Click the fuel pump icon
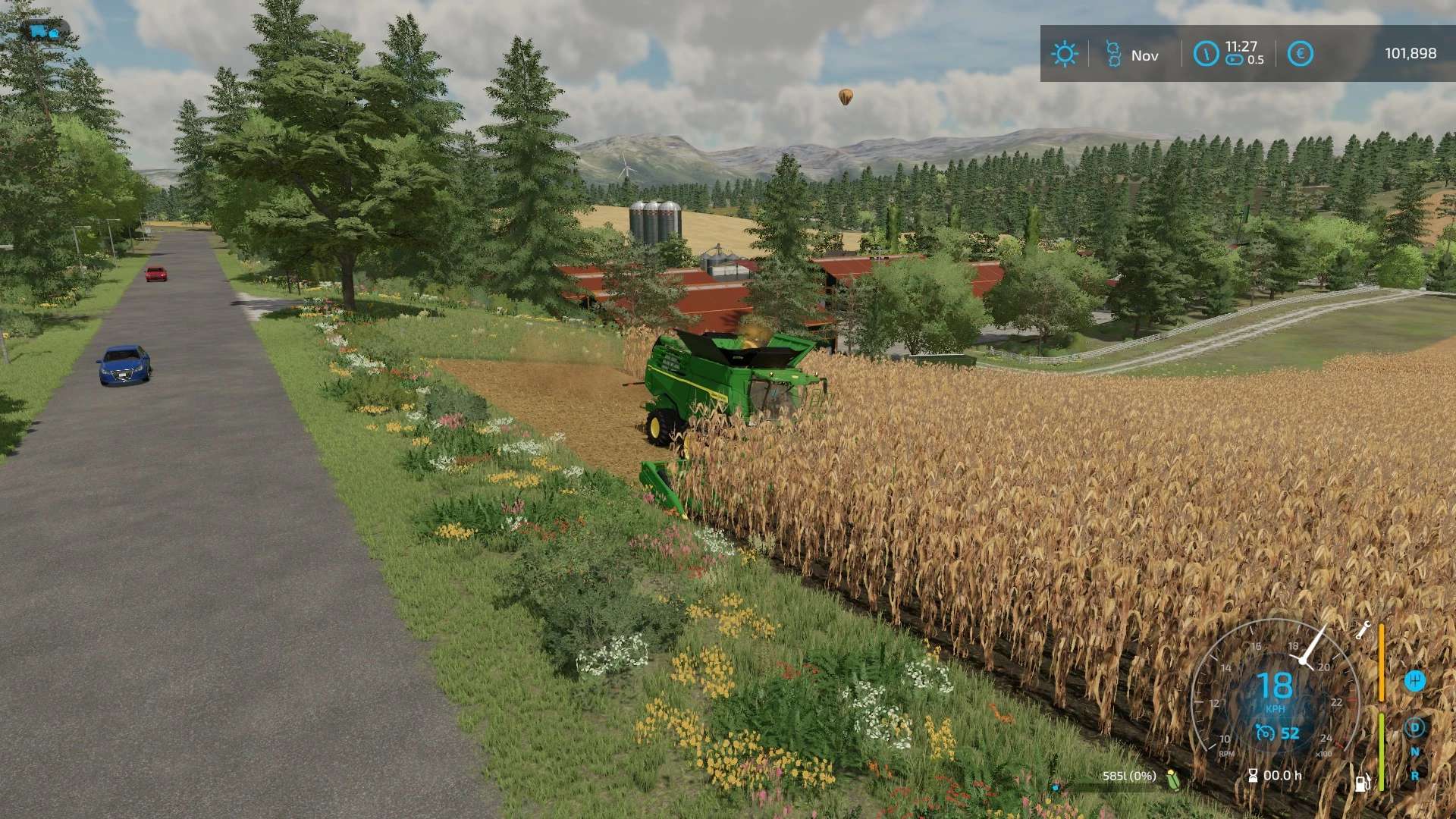 pyautogui.click(x=1362, y=783)
